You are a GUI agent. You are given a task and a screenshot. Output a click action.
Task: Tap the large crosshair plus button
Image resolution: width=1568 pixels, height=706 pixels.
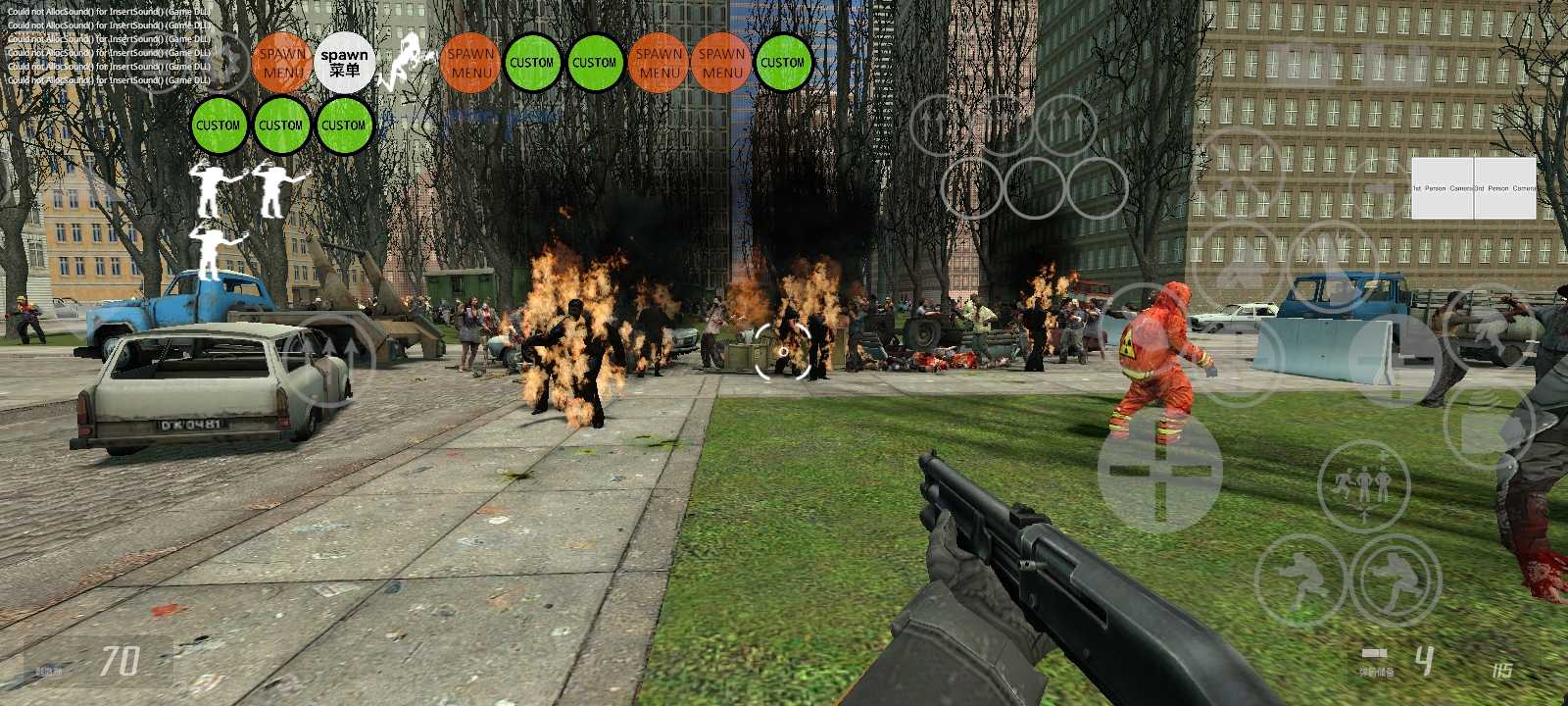1159,471
